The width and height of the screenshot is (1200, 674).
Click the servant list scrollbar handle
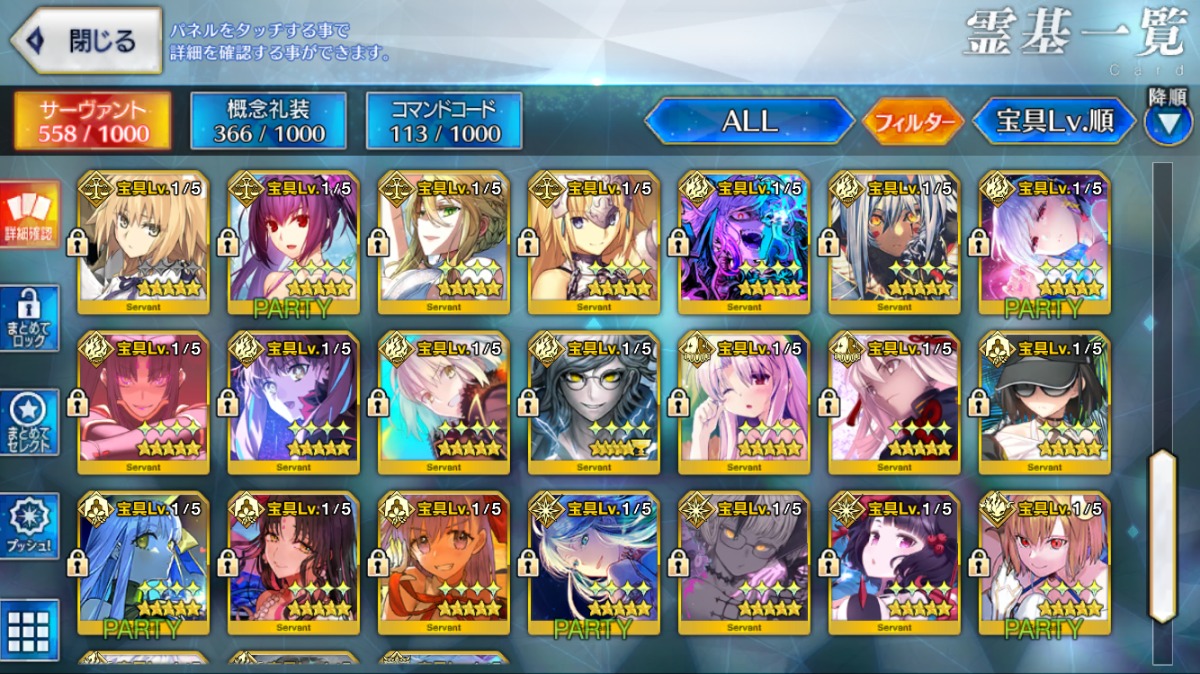[1162, 536]
